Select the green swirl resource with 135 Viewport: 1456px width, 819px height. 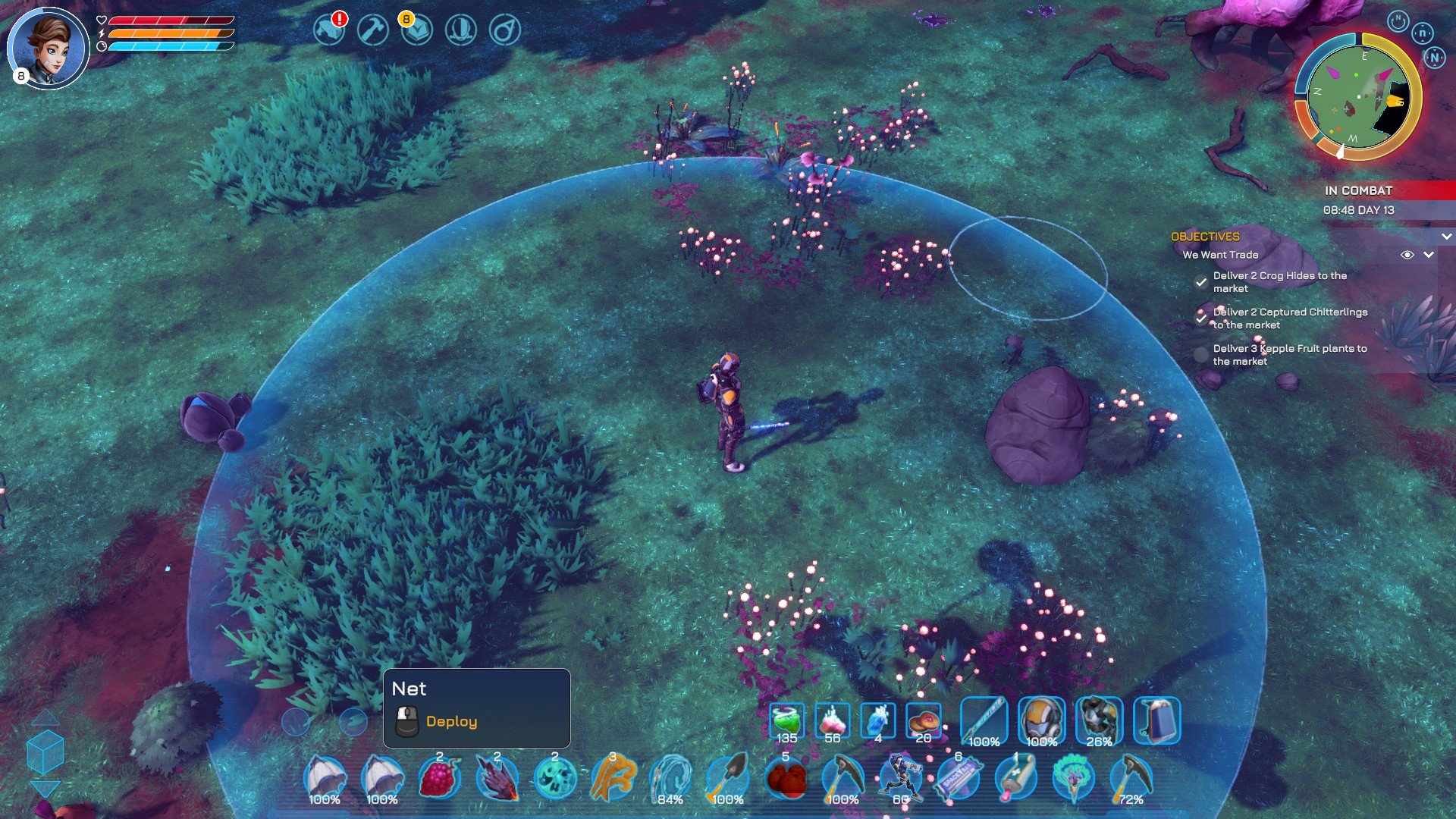(786, 721)
